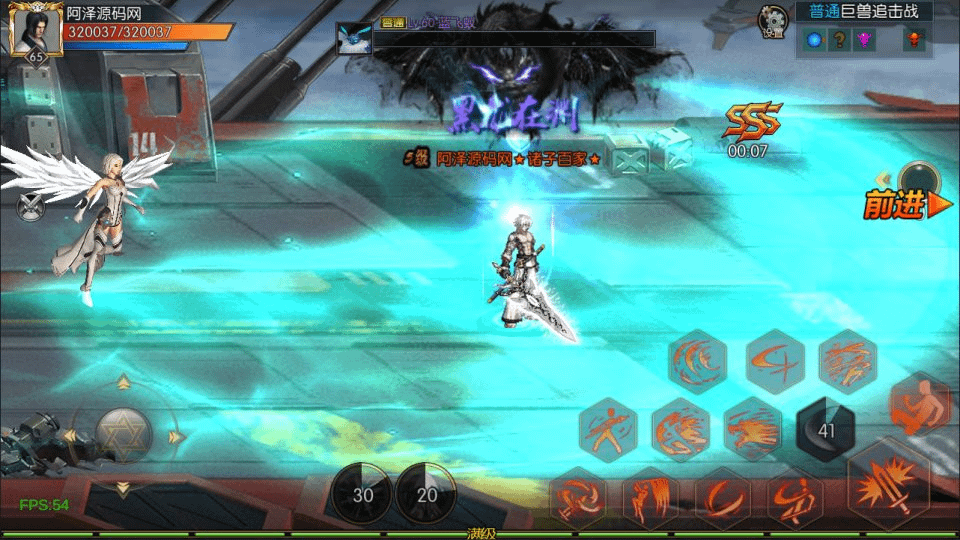Tap the item slot showing 30 cooldown
This screenshot has height=540, width=960.
362,494
